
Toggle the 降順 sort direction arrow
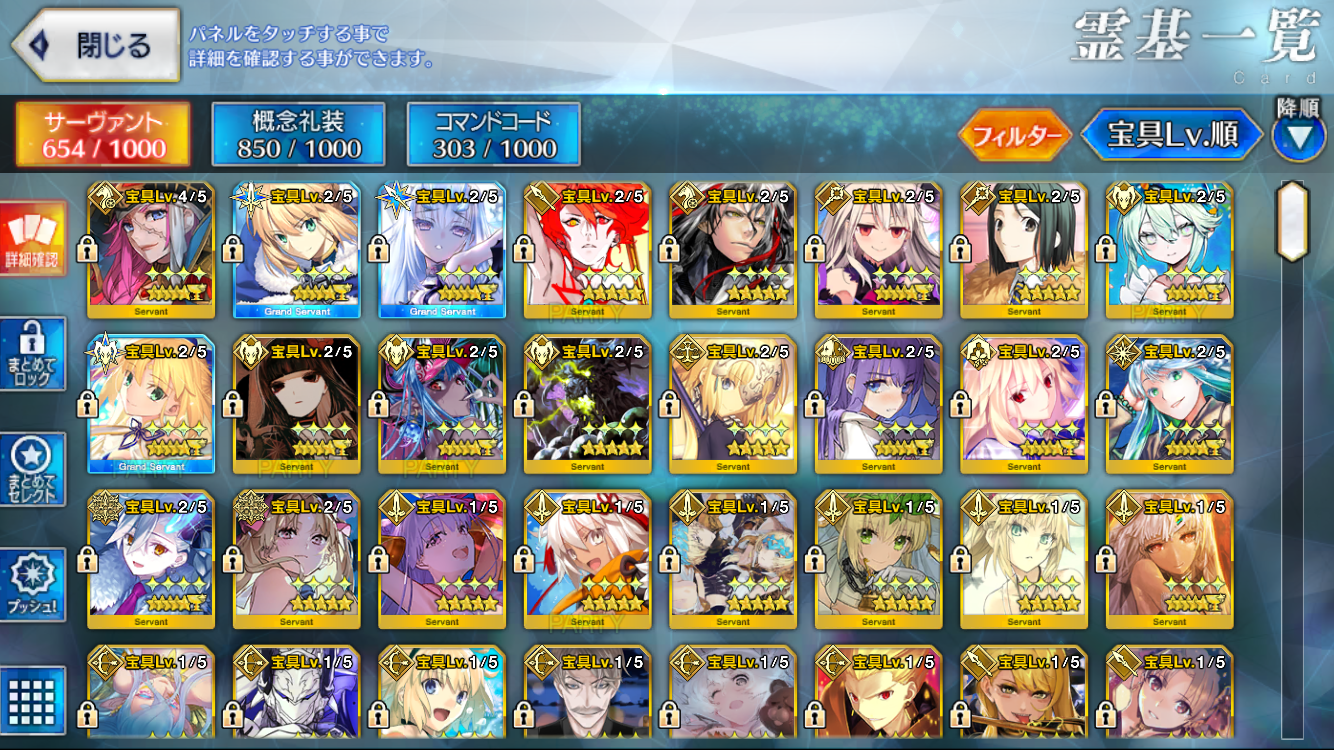click(1298, 136)
